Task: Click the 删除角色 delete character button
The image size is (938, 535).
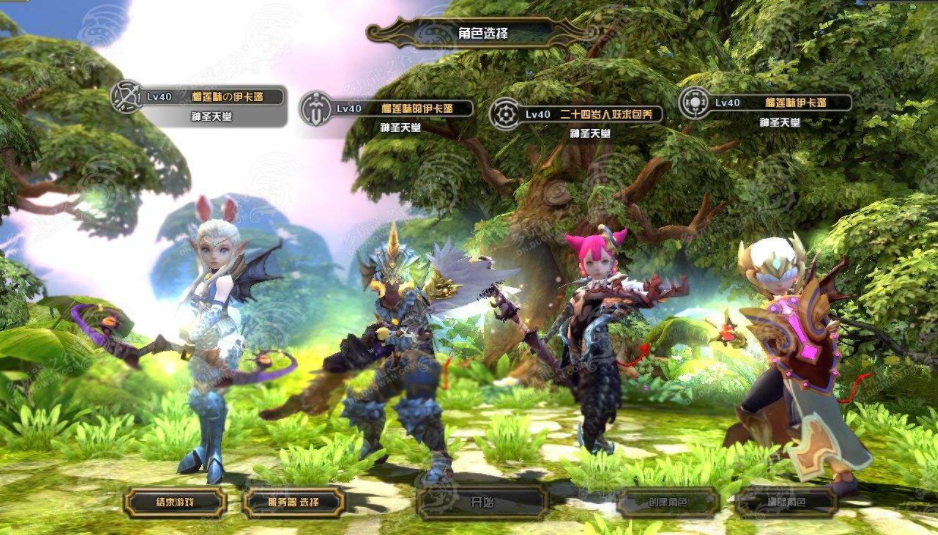Action: click(786, 502)
